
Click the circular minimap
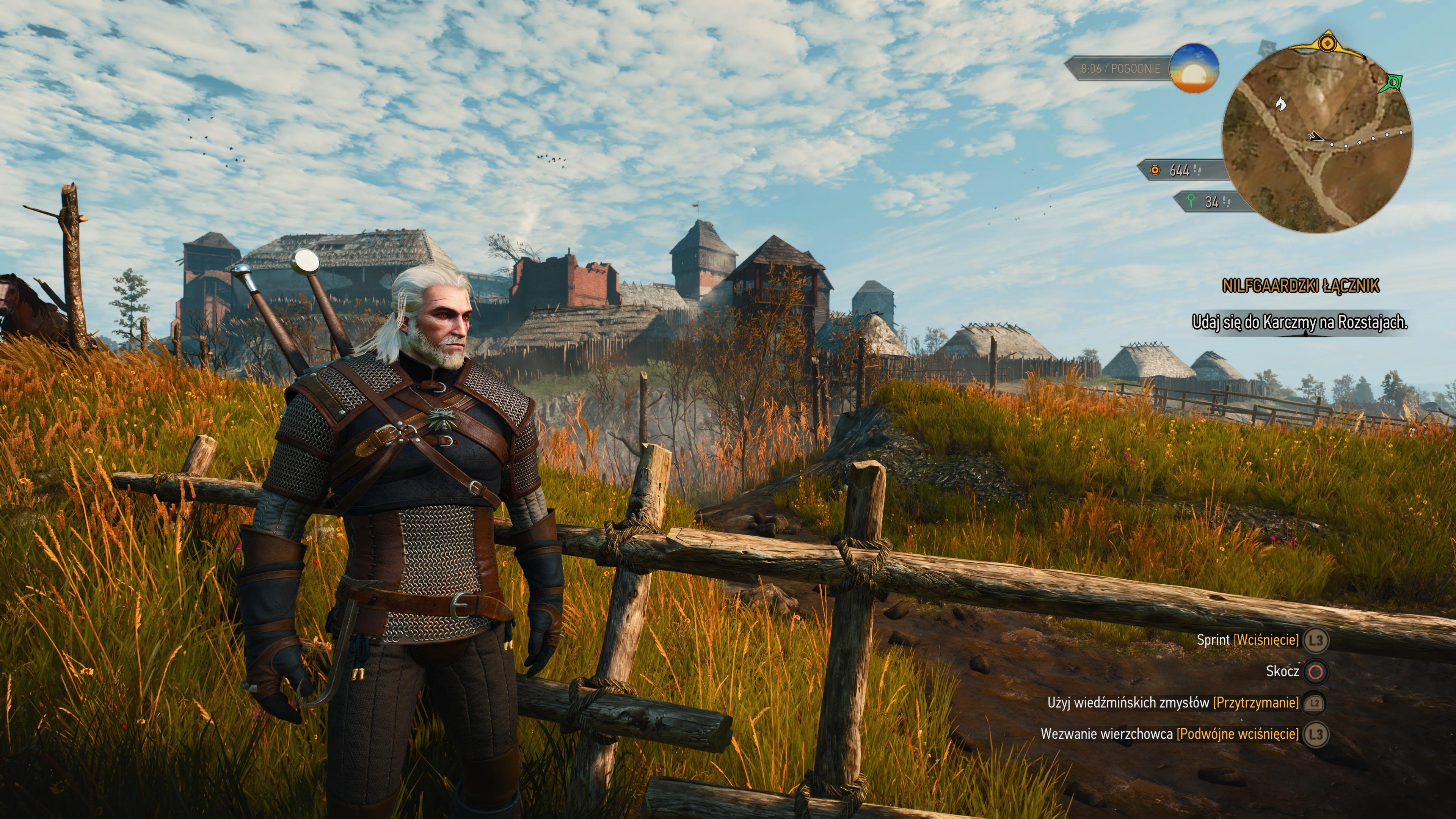[1316, 139]
